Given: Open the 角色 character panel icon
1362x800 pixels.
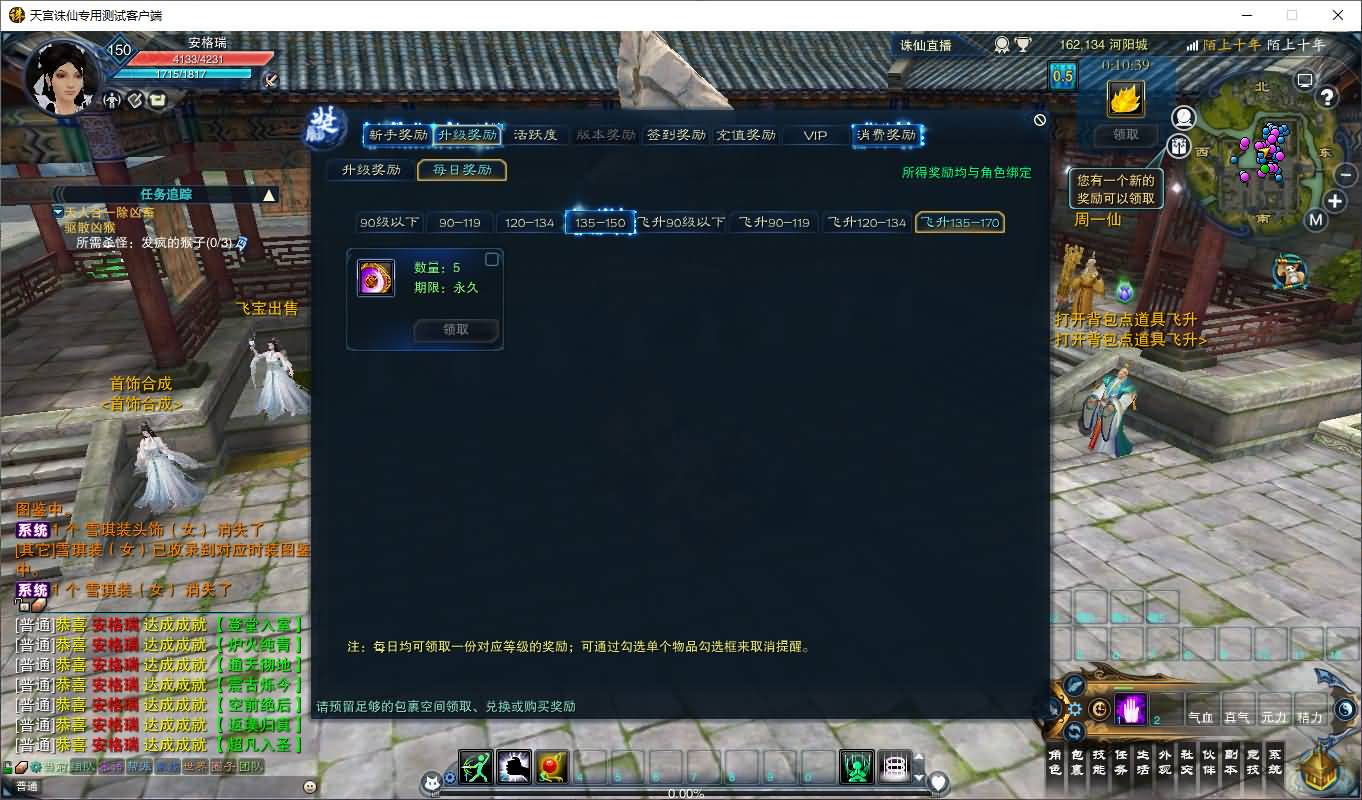Looking at the screenshot, I should (1055, 762).
